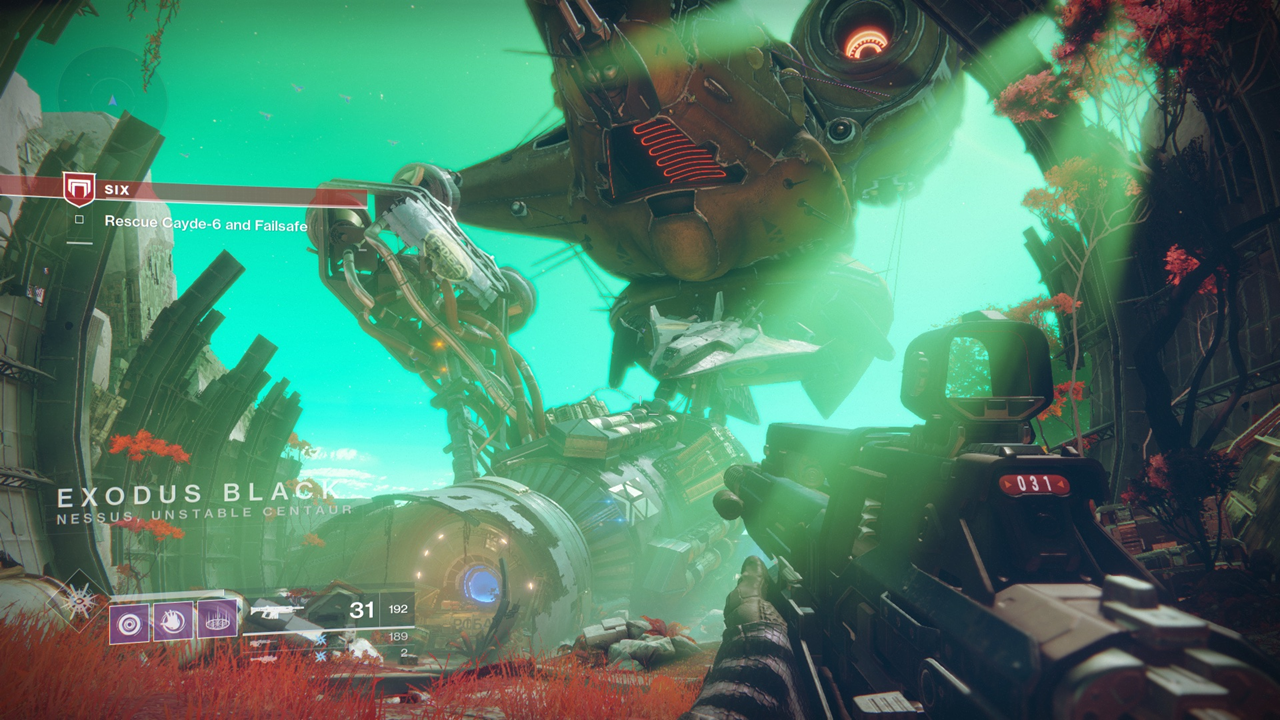The height and width of the screenshot is (720, 1280).
Task: Open the Rescue Cayde-6 and Failsafe objective
Action: [205, 223]
